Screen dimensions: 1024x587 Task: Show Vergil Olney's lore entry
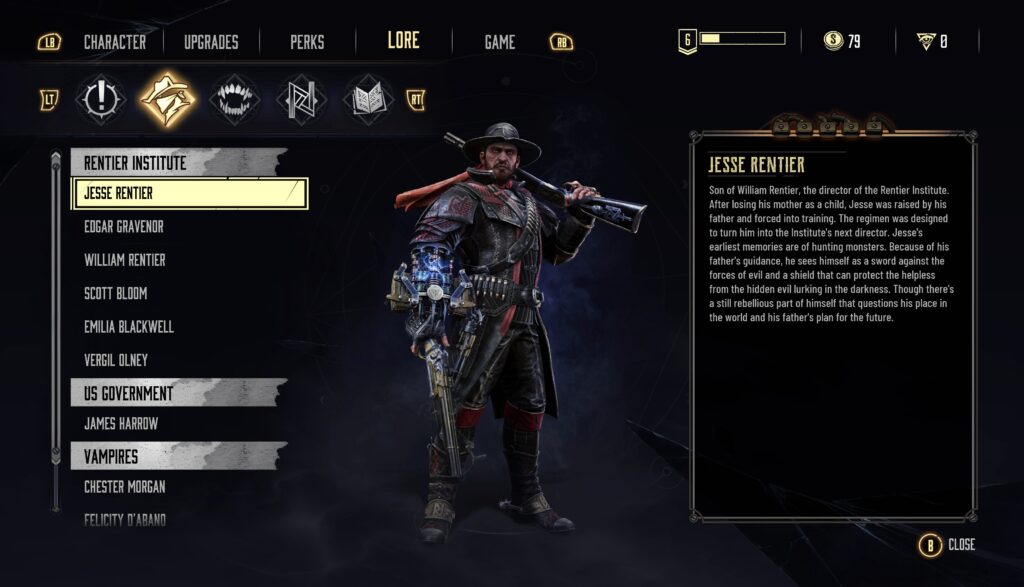coord(116,360)
